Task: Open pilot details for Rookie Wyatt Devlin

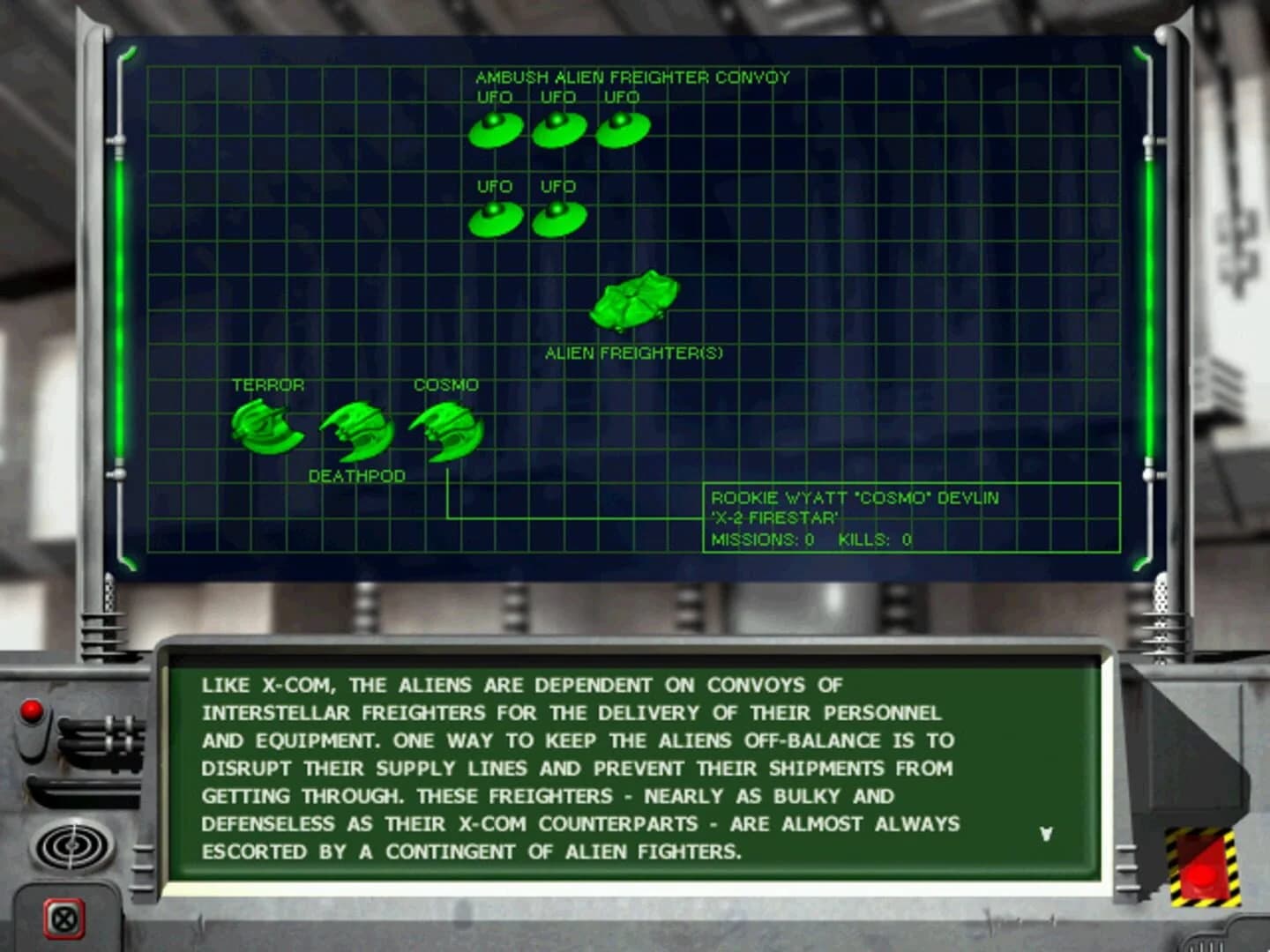Action: [x=855, y=497]
